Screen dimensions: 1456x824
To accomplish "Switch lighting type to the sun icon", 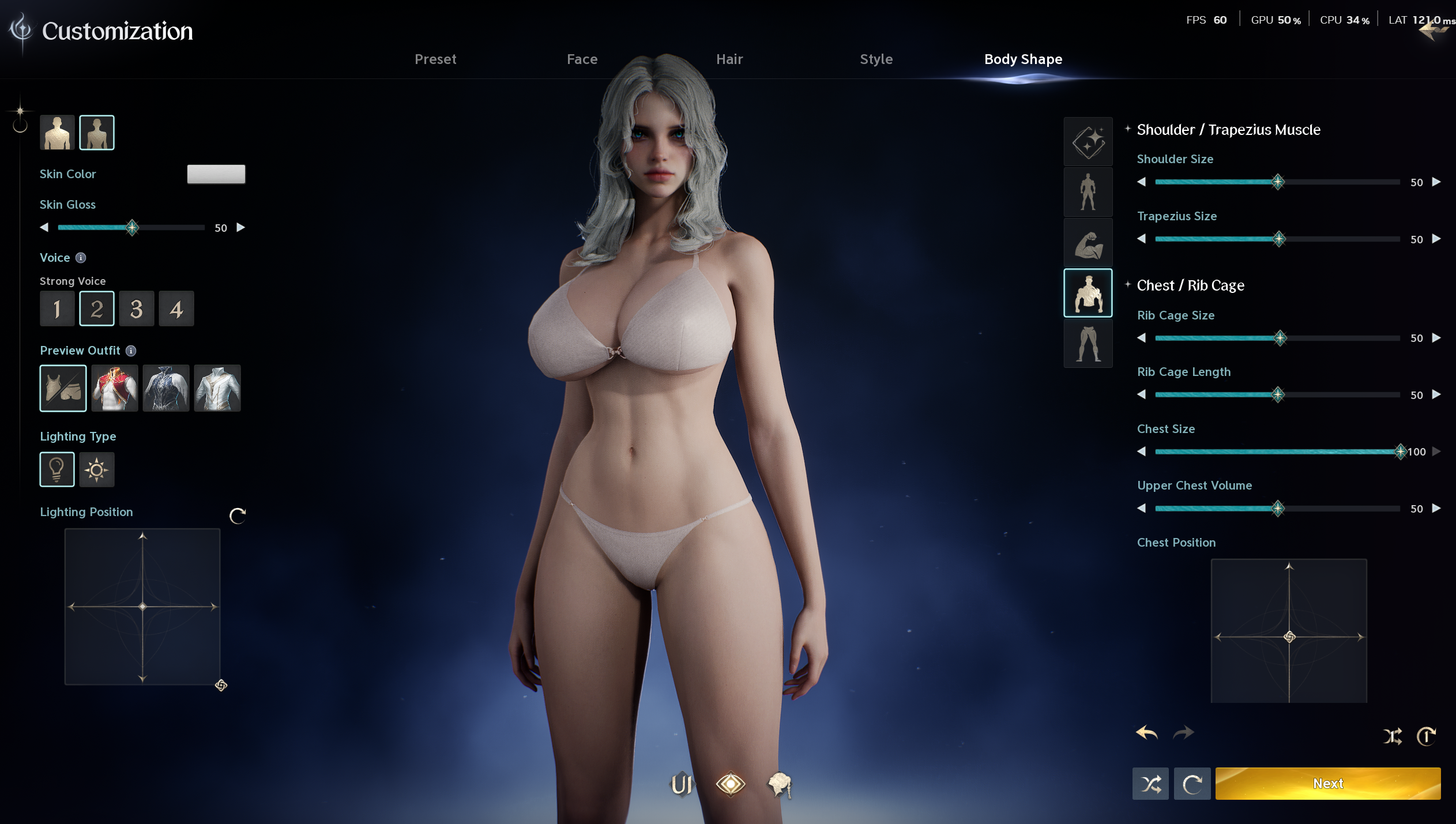I will (97, 470).
